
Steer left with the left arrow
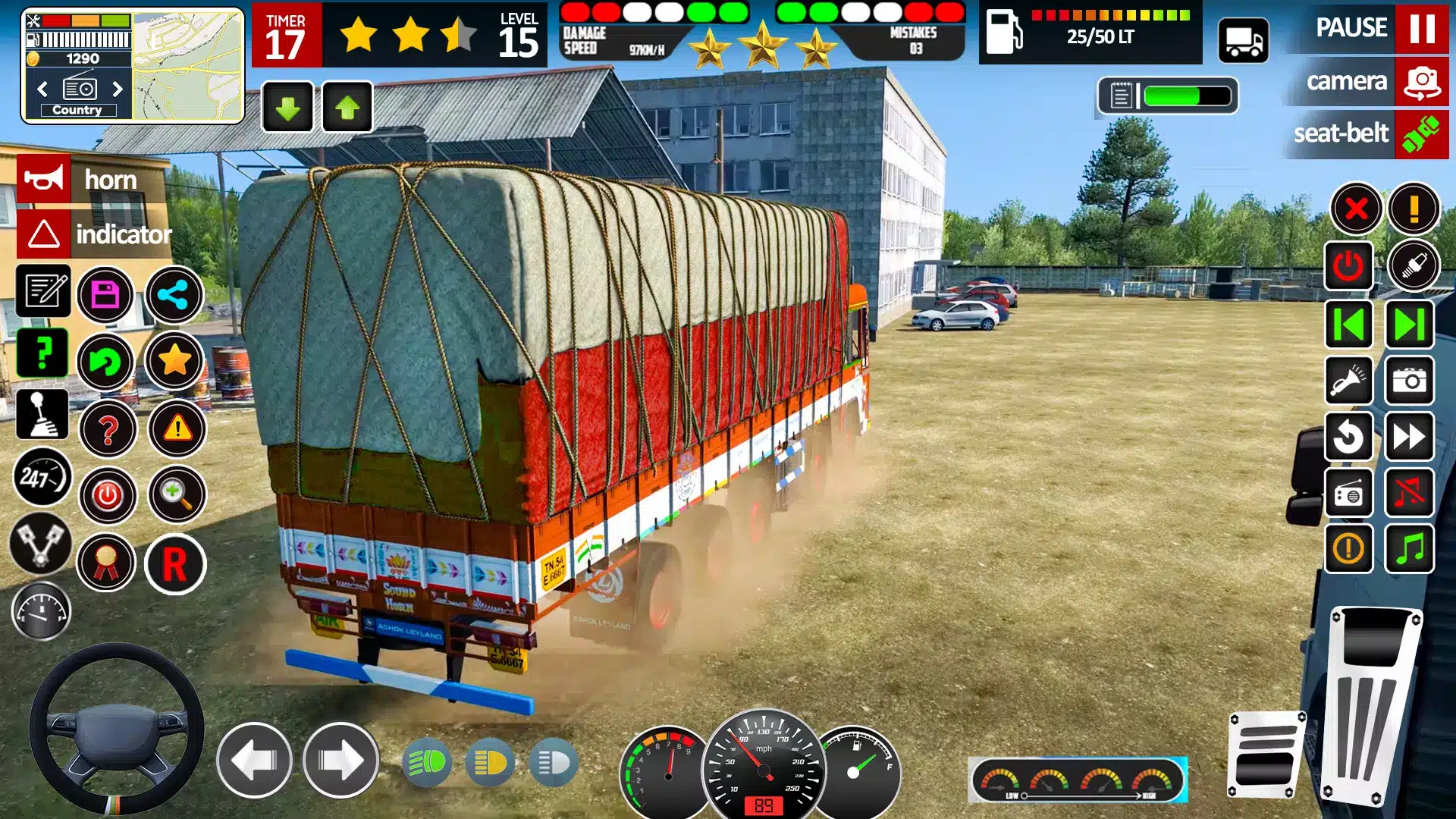tap(254, 760)
